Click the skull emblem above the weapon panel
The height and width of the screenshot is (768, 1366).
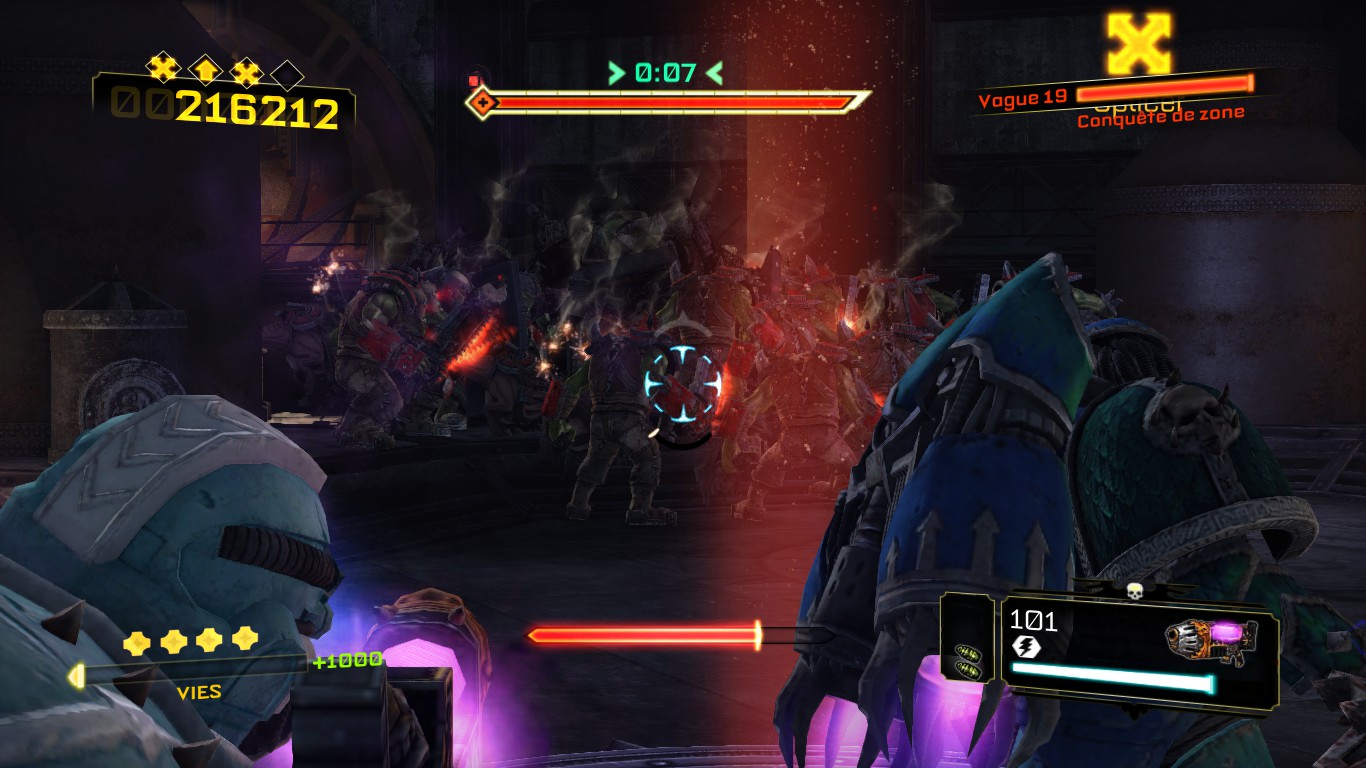[x=1134, y=592]
